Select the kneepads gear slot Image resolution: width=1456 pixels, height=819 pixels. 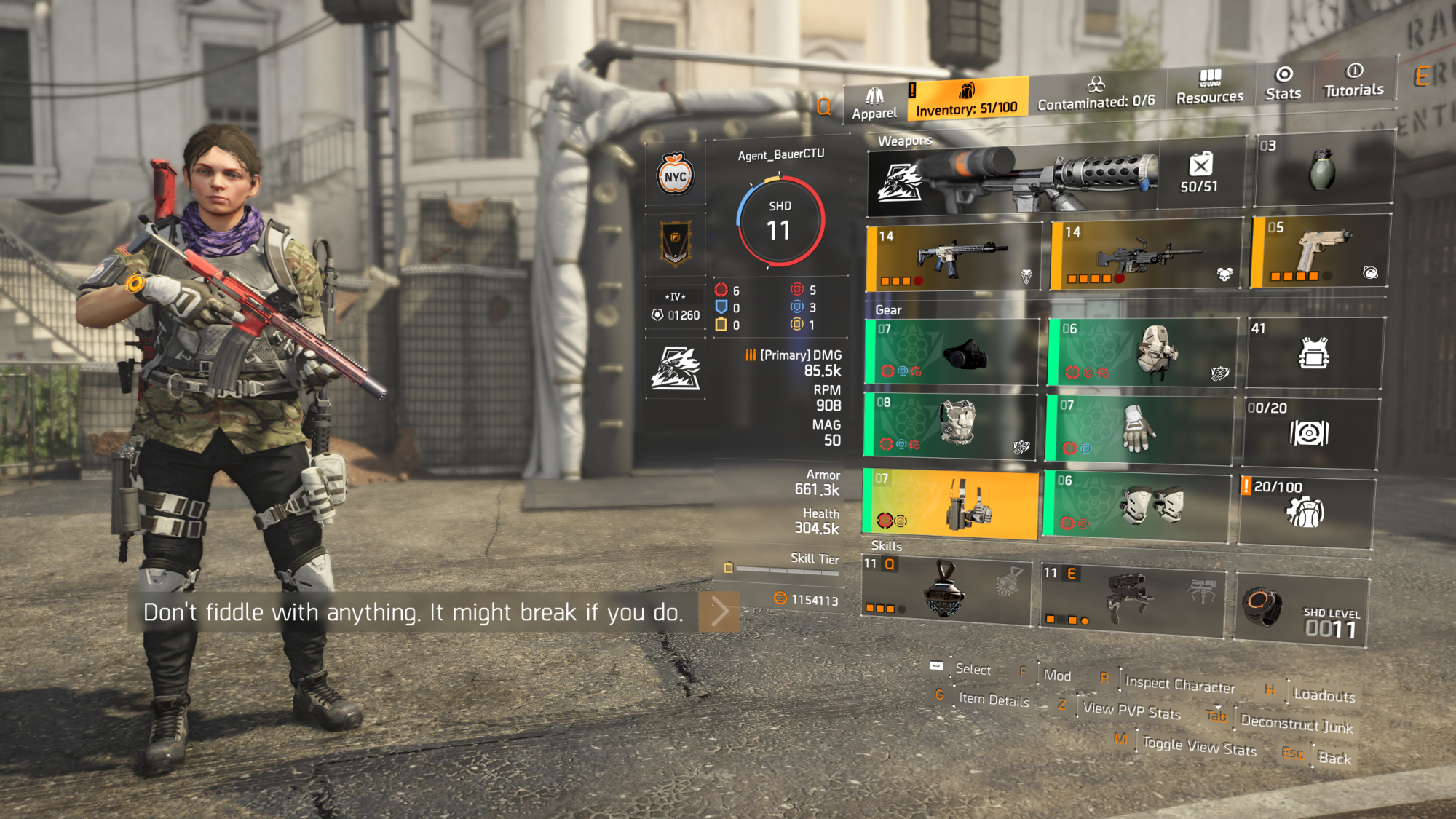1136,506
